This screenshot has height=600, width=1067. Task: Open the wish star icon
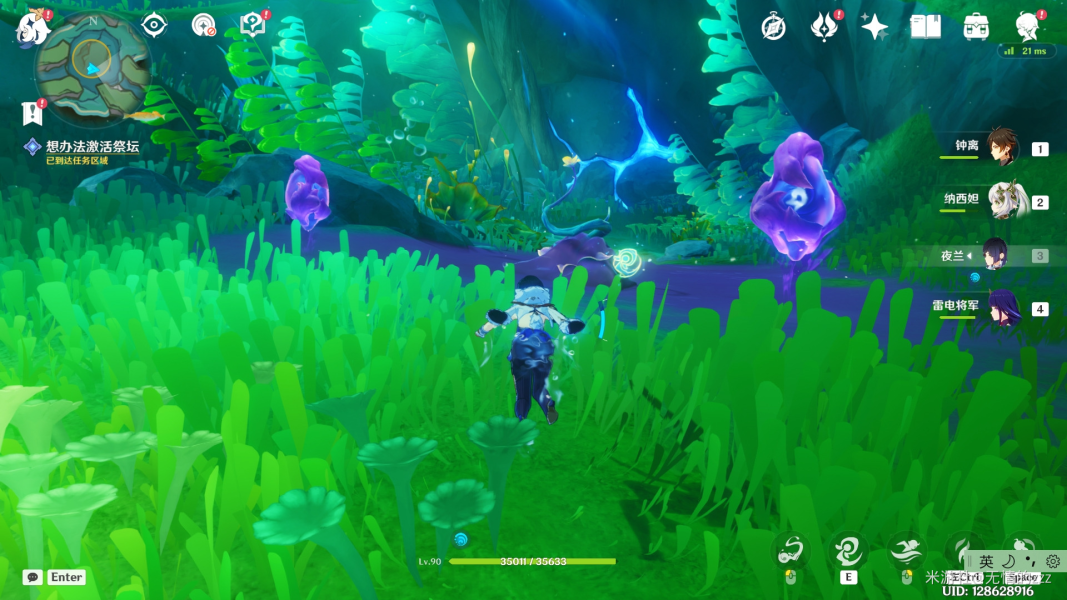click(874, 27)
